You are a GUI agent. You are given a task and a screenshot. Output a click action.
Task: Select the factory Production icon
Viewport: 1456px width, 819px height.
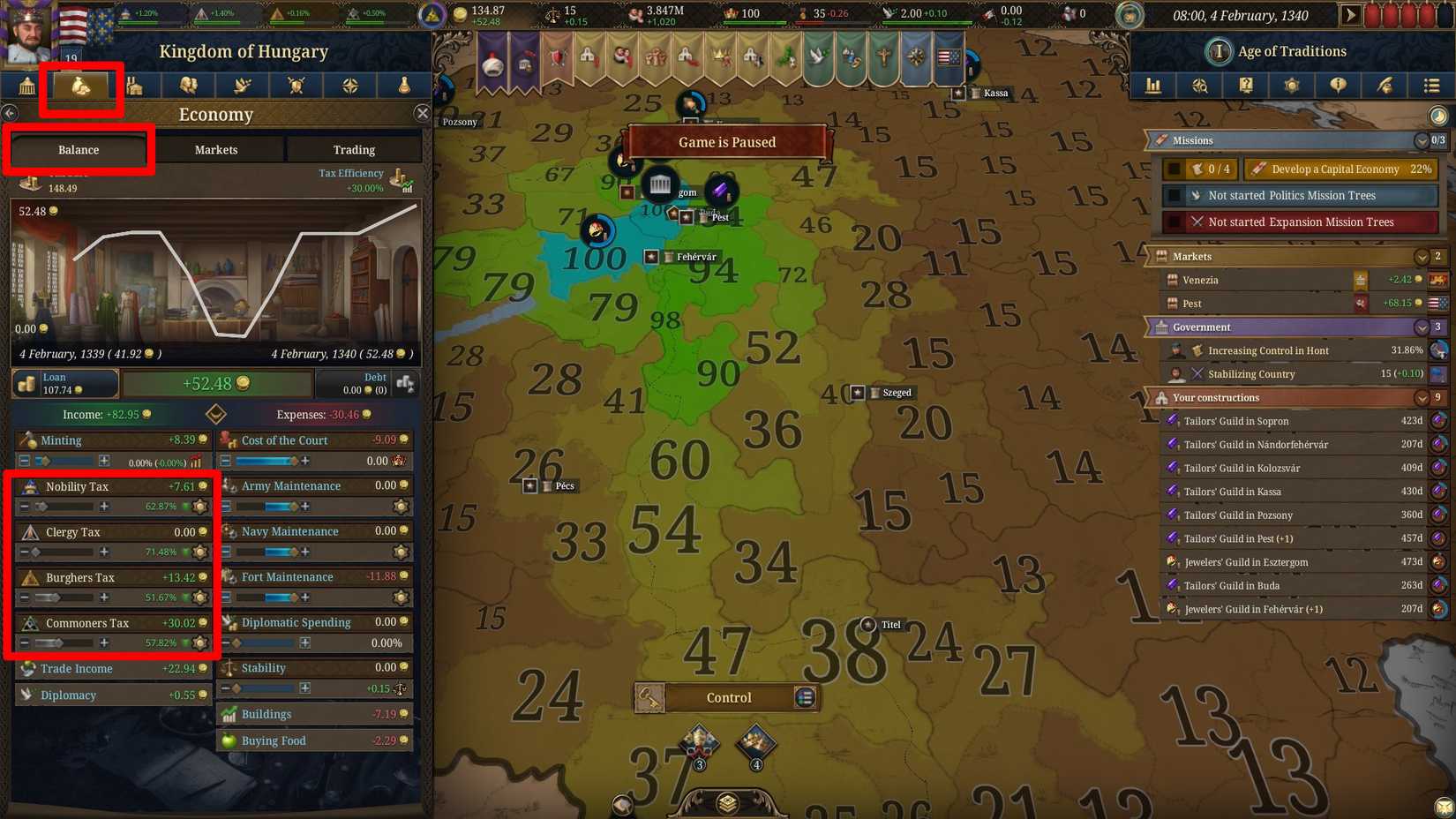pos(134,86)
